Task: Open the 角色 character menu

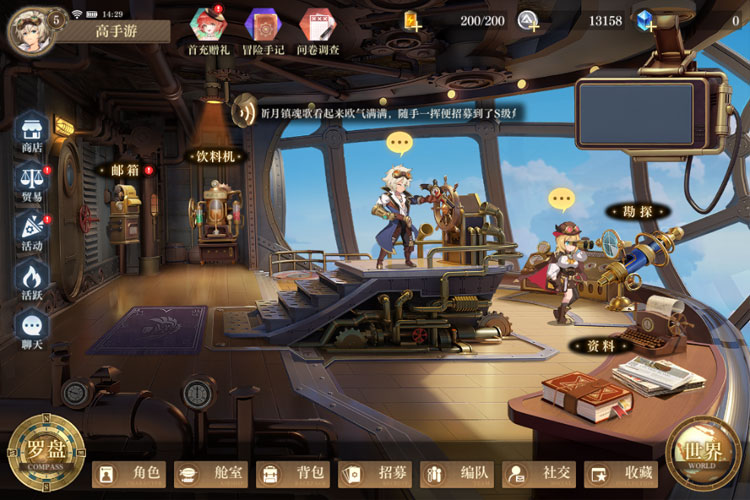Action: [128, 473]
